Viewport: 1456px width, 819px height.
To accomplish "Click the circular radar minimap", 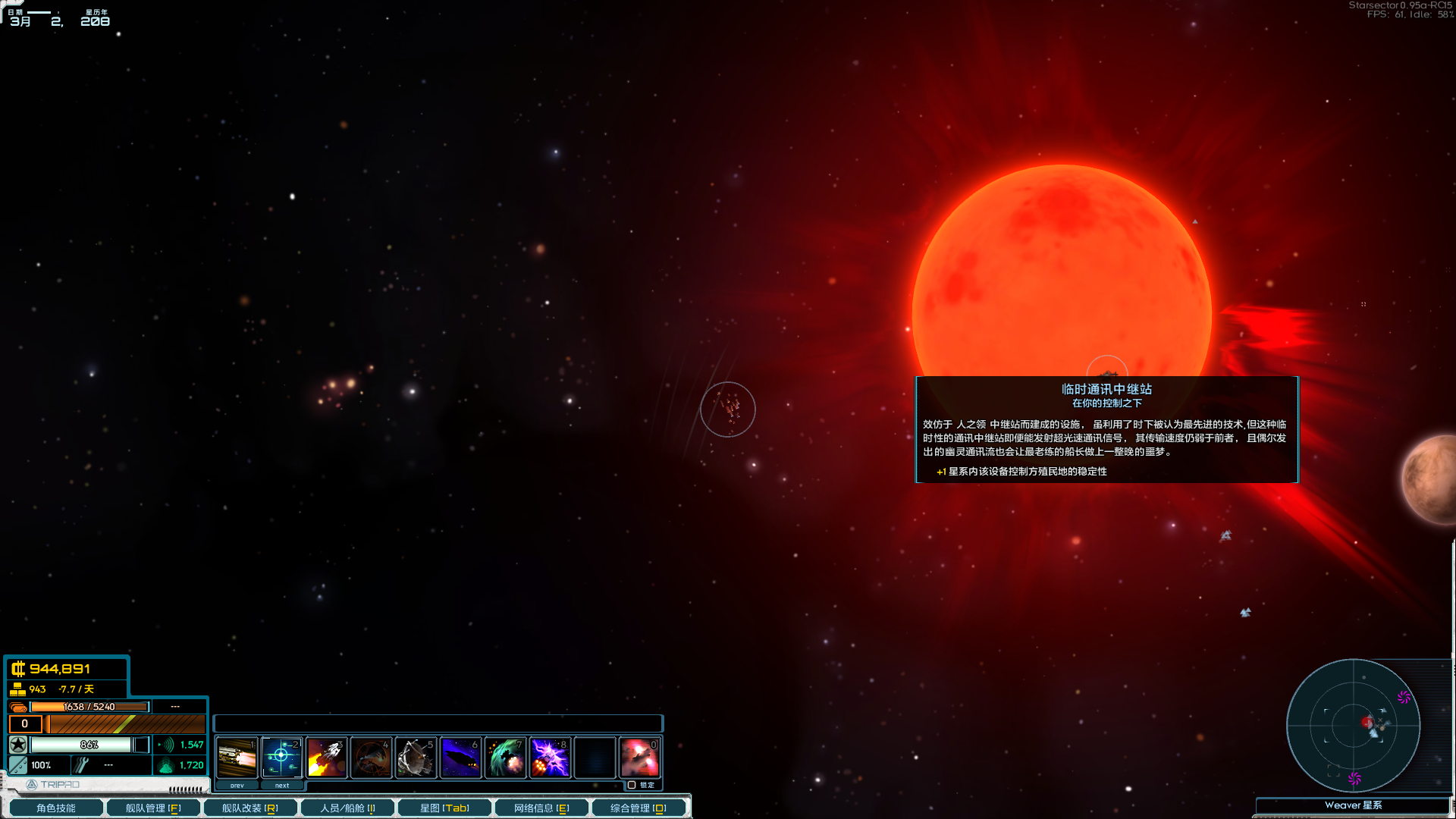I will click(x=1353, y=725).
